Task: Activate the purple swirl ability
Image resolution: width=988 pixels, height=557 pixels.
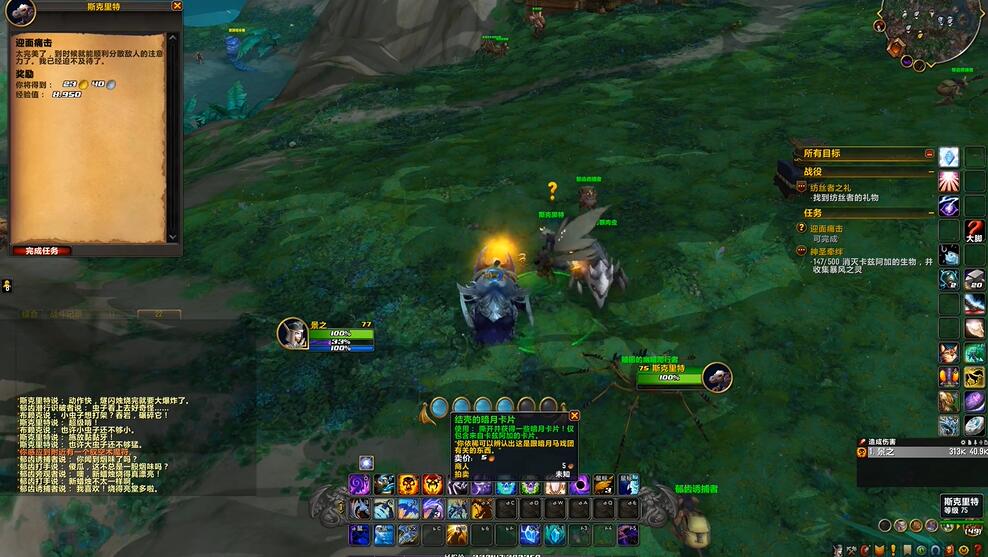Action: (x=359, y=485)
